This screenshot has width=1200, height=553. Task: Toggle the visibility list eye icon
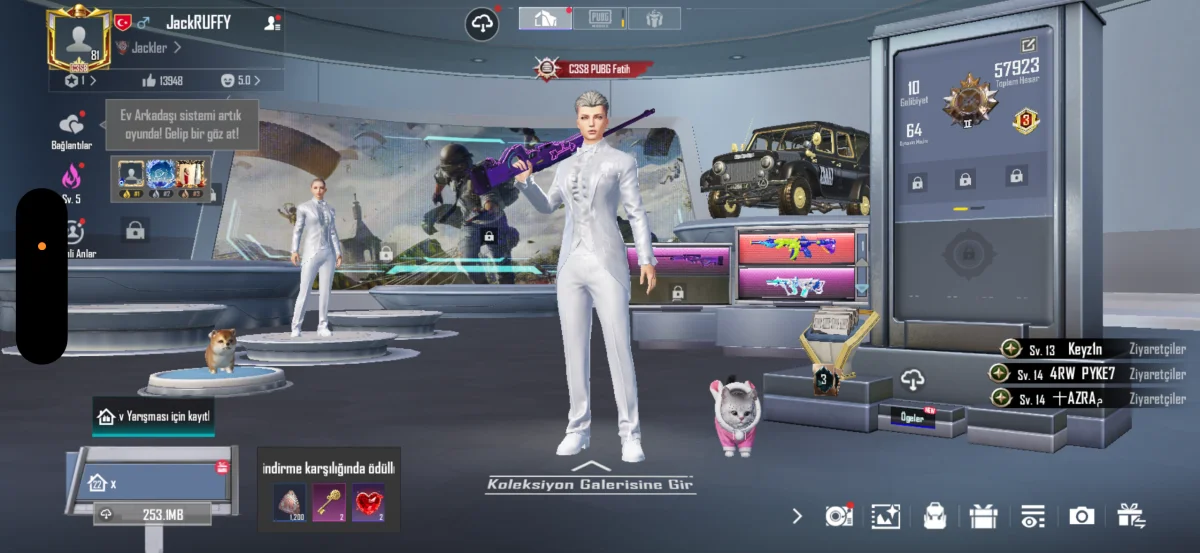point(1032,516)
